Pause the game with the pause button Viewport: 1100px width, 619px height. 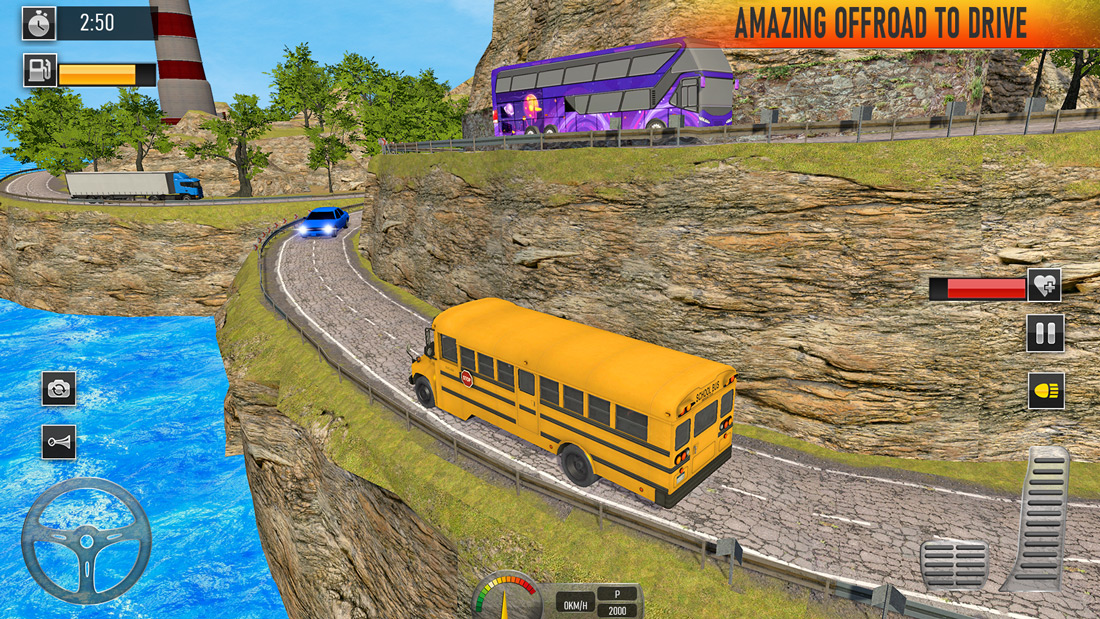click(1045, 333)
